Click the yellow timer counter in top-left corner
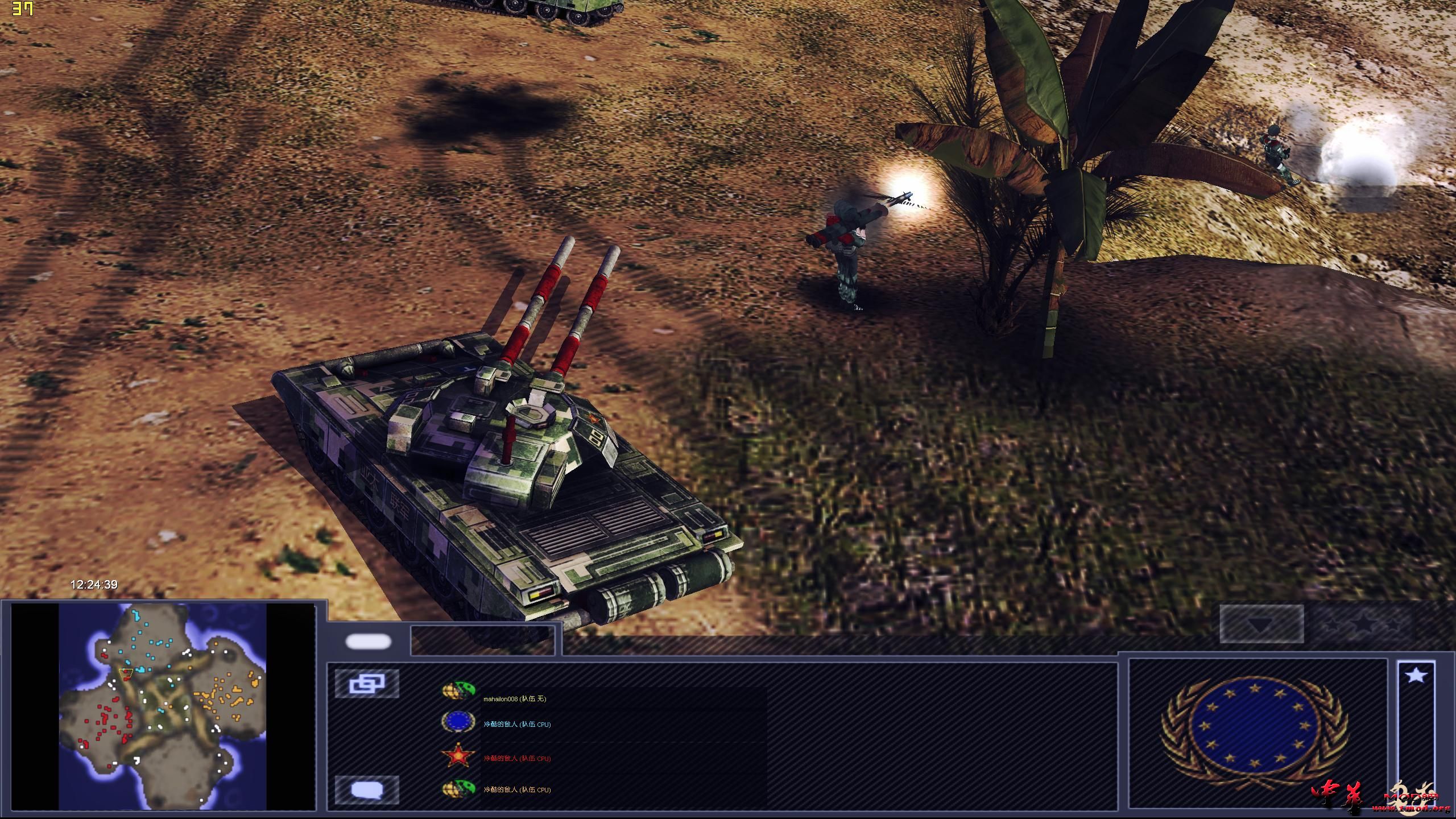 tap(23, 8)
